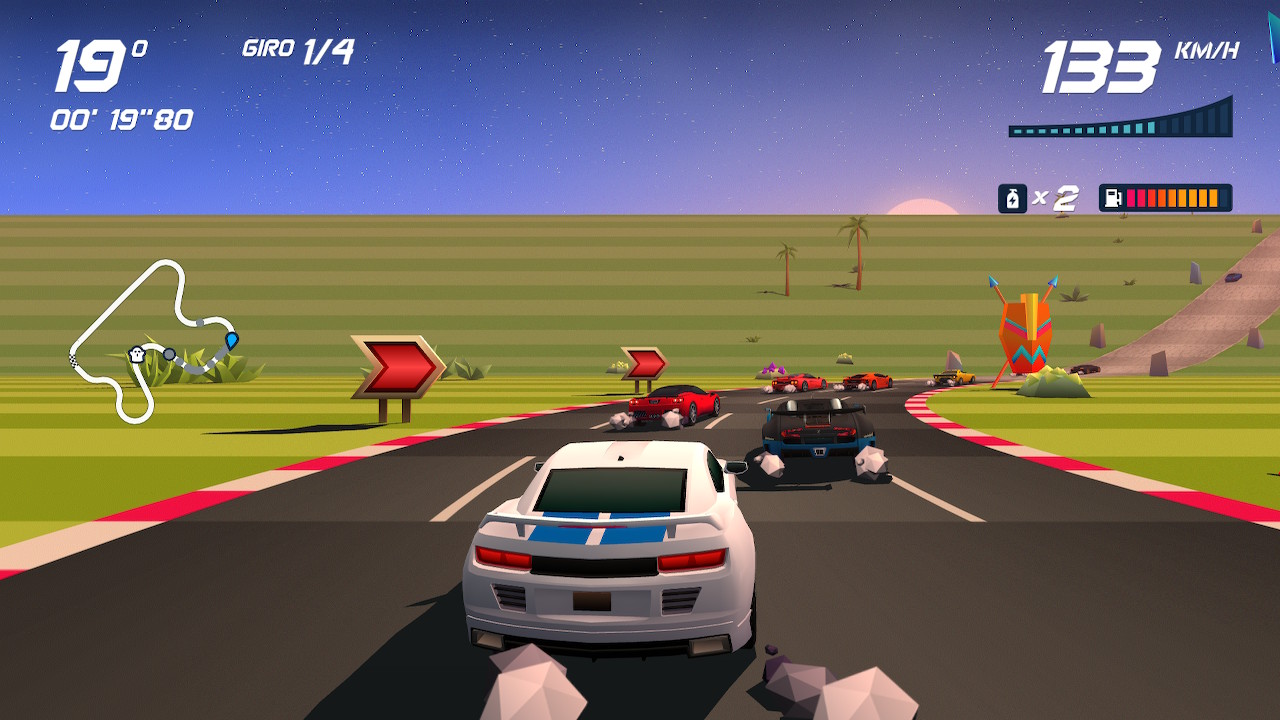This screenshot has width=1280, height=720.
Task: Click the track minimap
Action: [x=150, y=340]
